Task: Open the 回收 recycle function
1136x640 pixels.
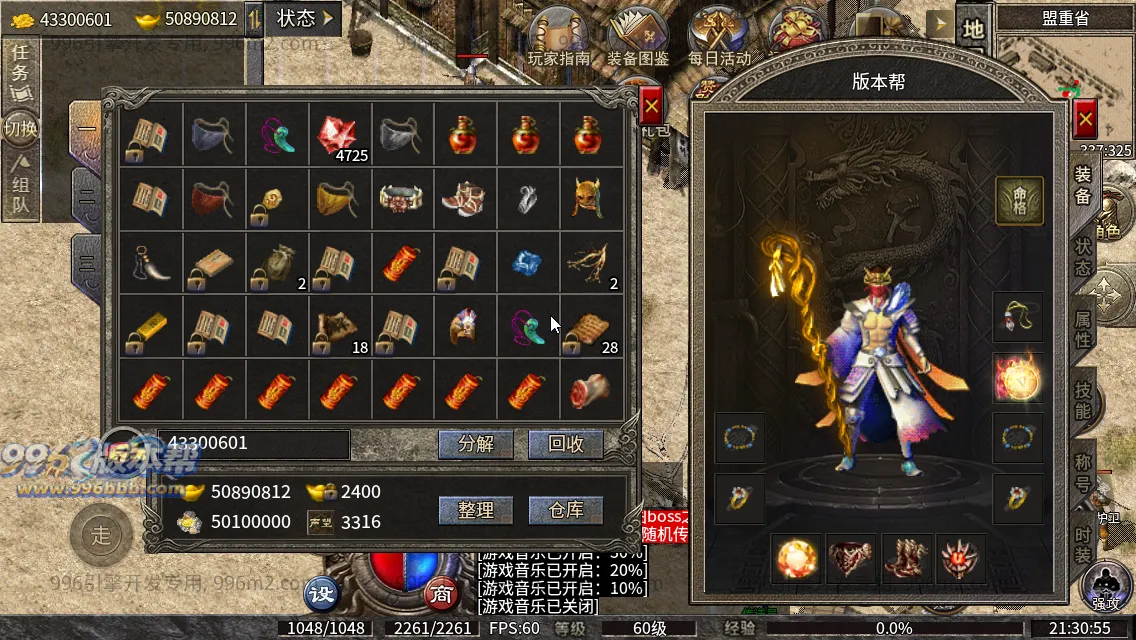Action: click(566, 445)
